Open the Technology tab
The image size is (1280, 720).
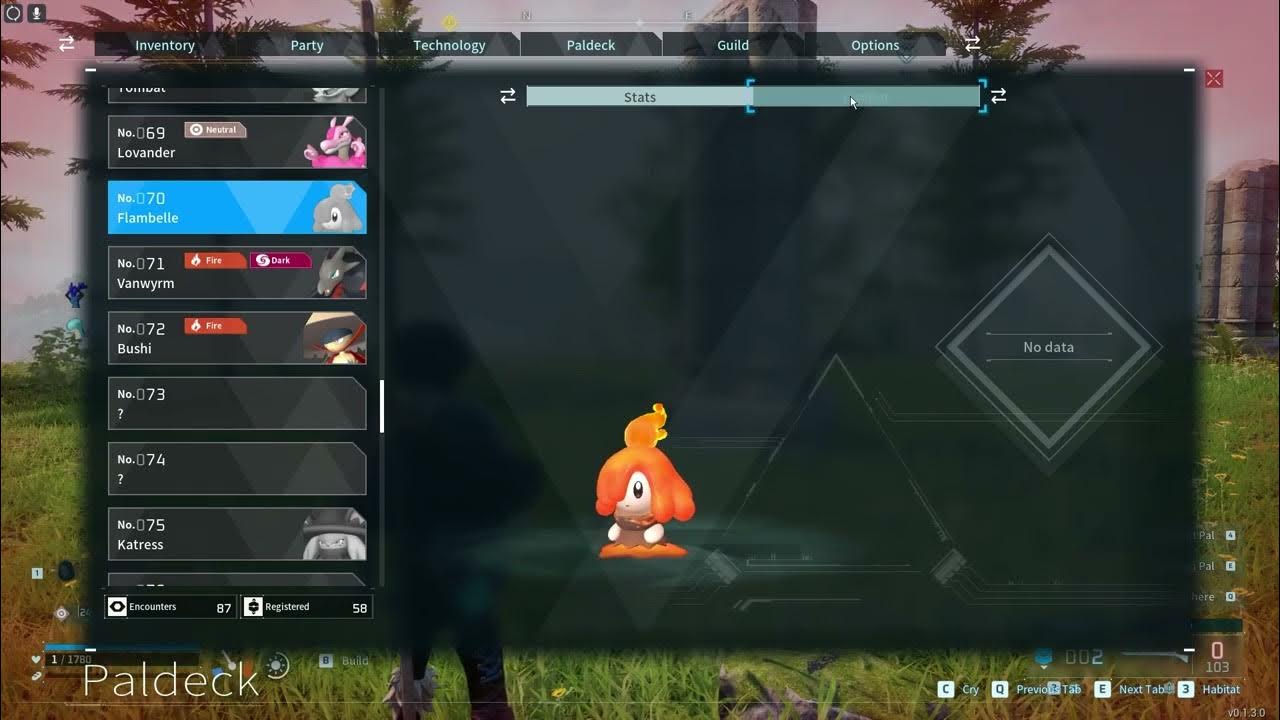click(449, 45)
